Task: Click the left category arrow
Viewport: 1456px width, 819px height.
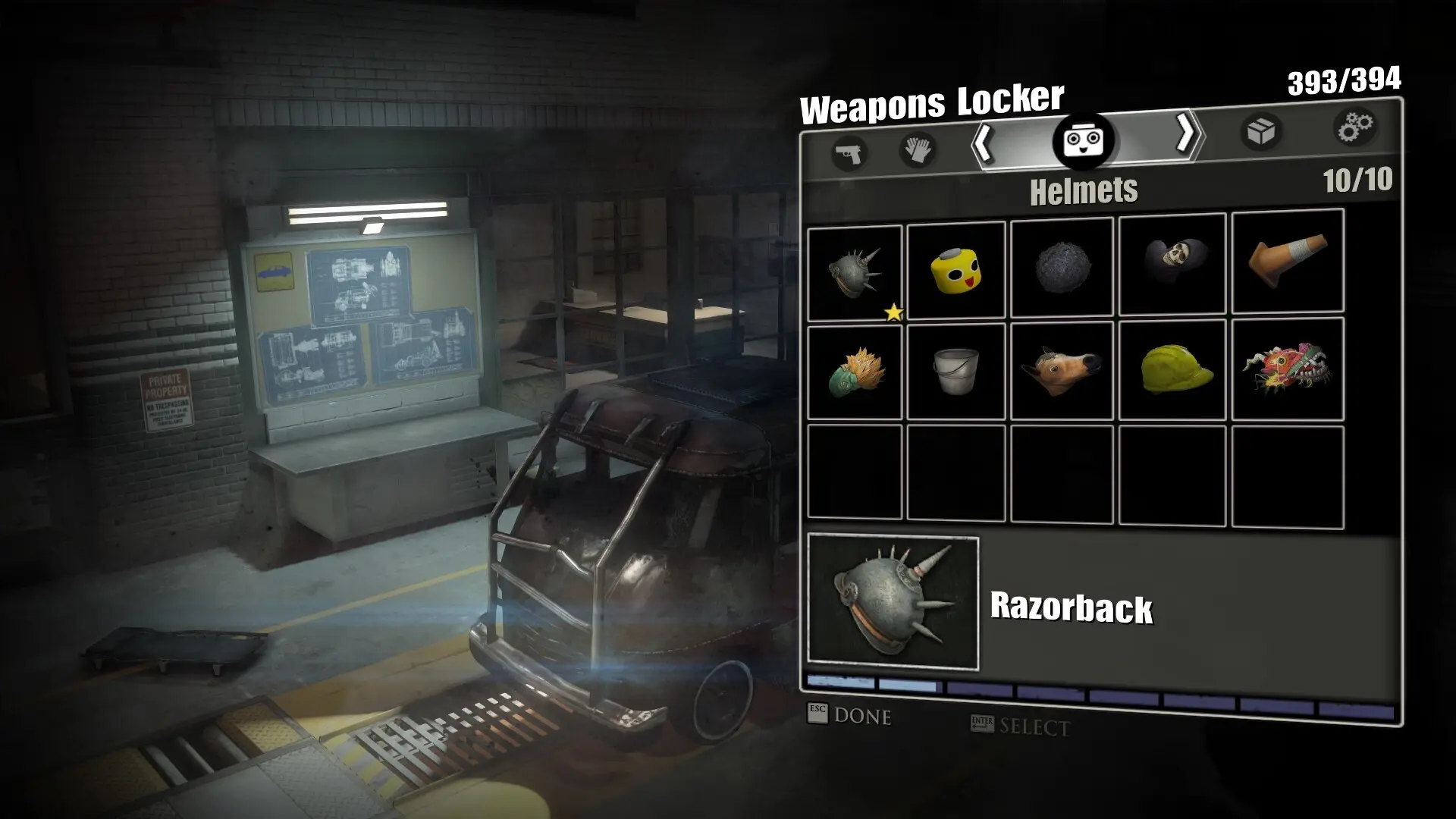Action: (984, 142)
